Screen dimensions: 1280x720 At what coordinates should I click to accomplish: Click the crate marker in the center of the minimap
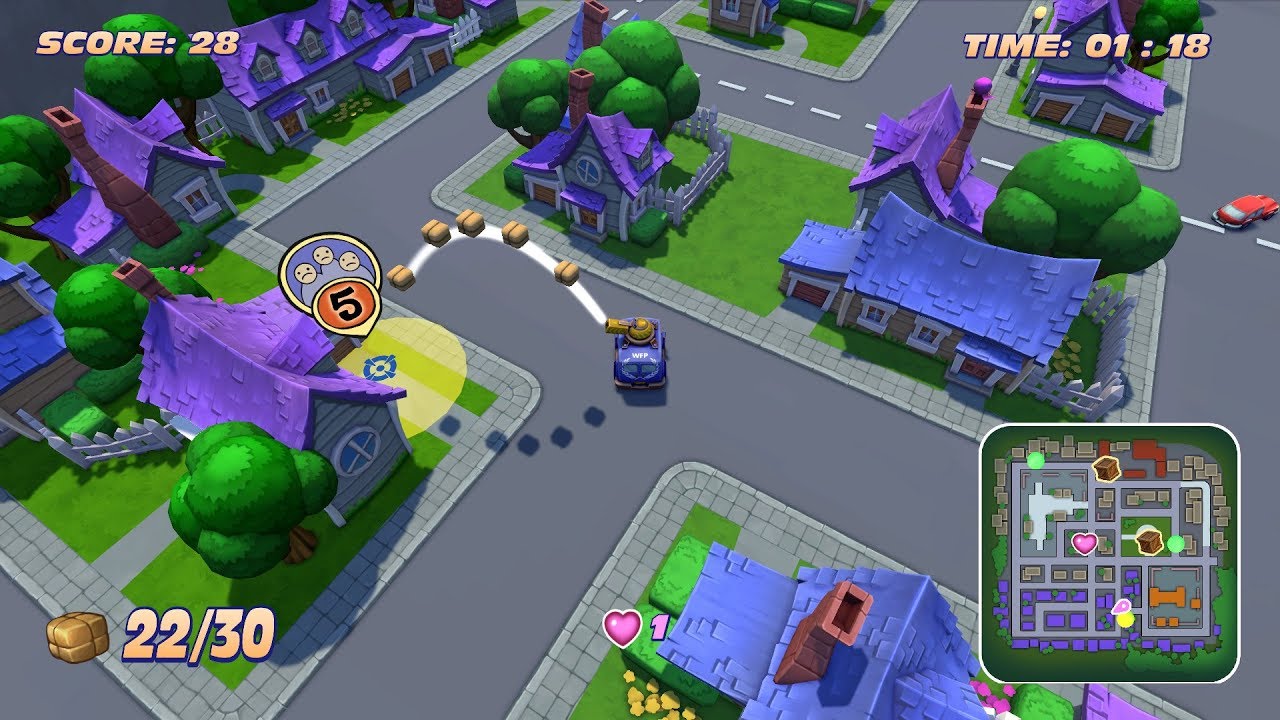coord(1149,541)
